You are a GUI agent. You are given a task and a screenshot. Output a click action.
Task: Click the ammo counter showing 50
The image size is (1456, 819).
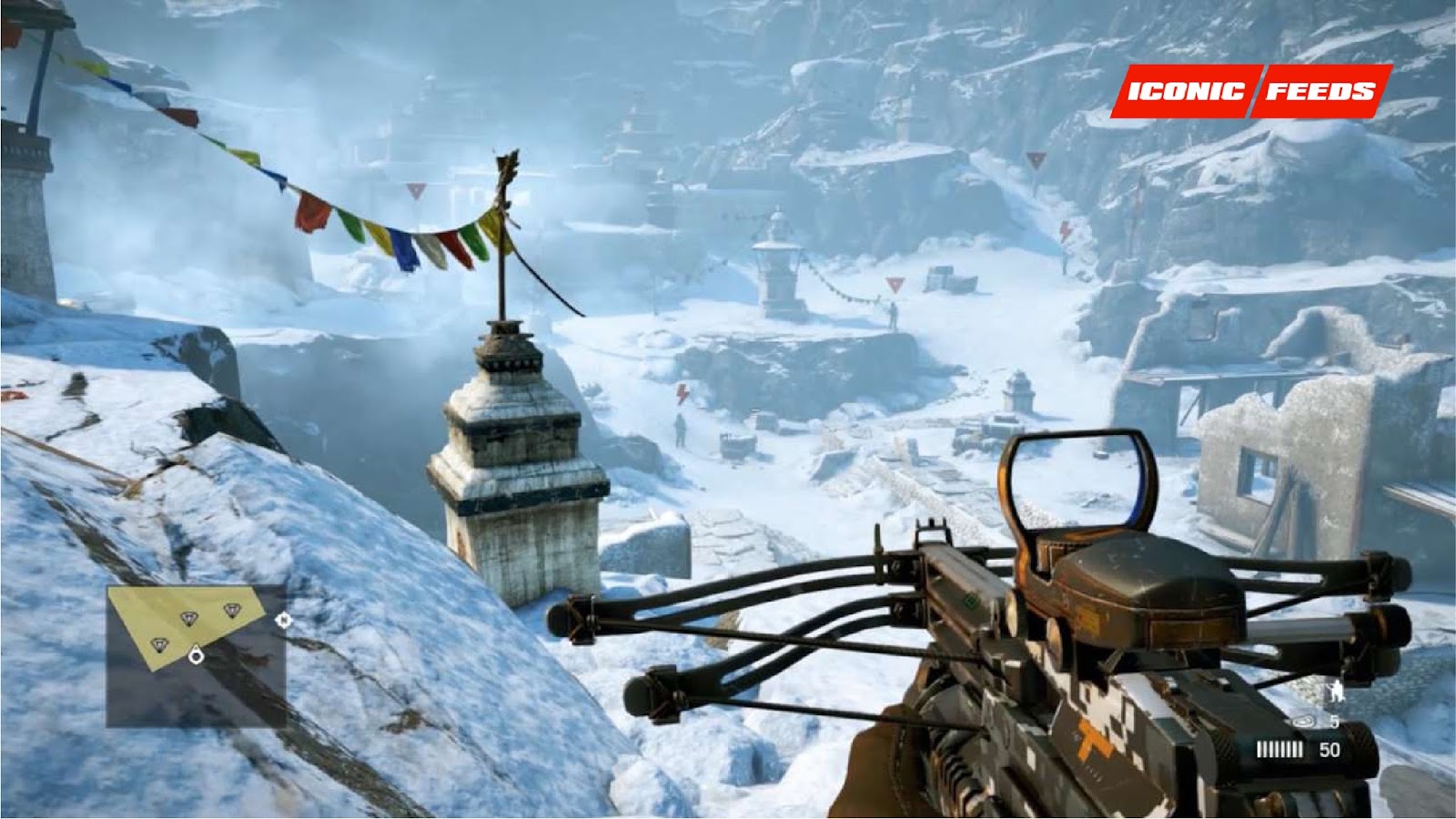(1330, 747)
